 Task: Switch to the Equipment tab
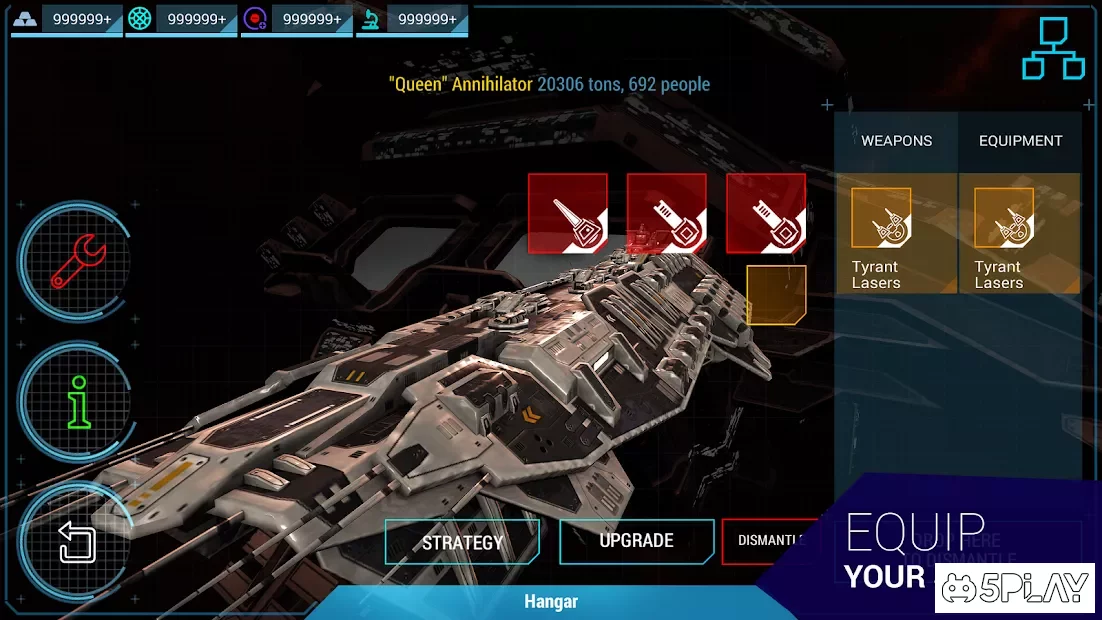click(x=1020, y=141)
